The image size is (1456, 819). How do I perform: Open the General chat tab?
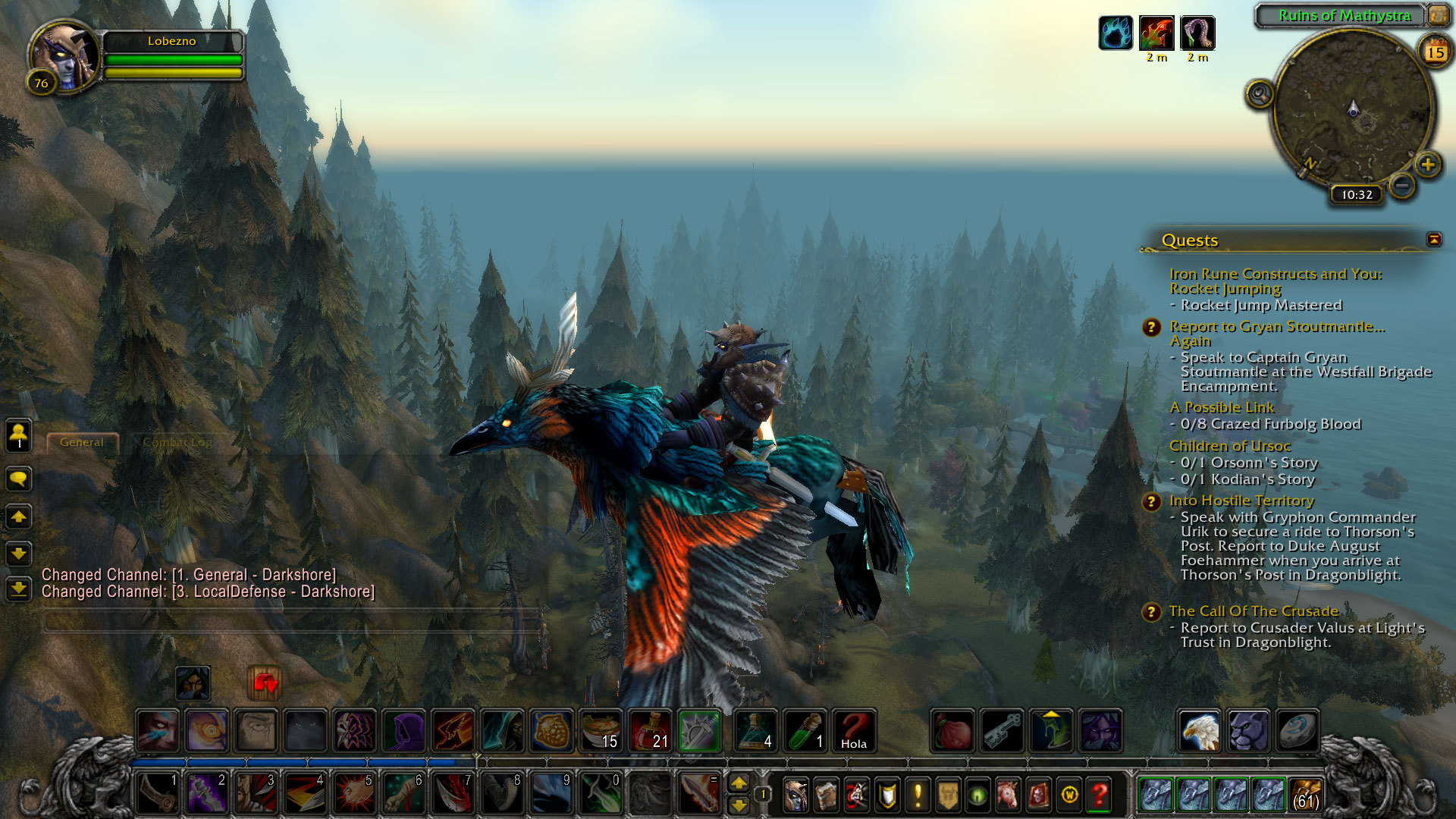click(x=82, y=442)
